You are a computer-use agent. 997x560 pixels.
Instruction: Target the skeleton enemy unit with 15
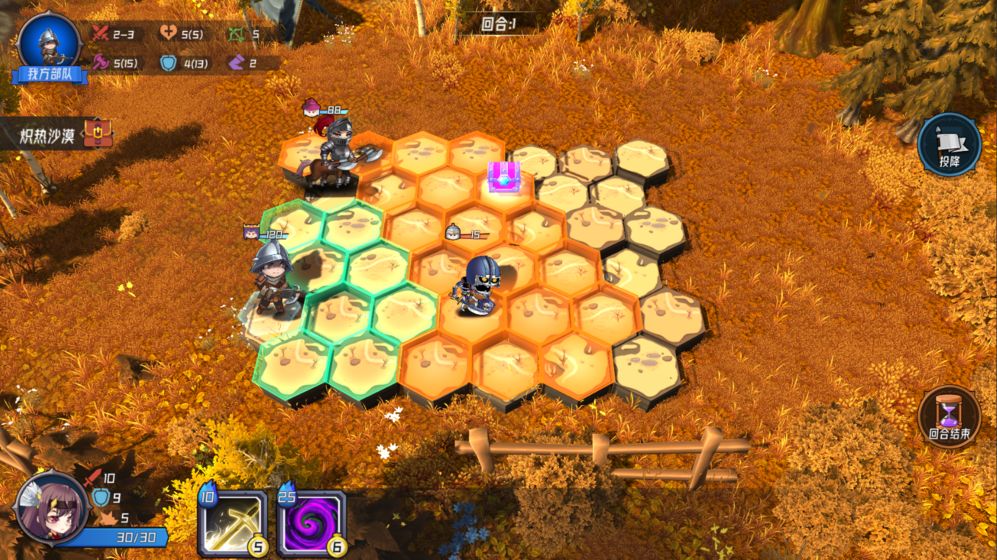478,283
